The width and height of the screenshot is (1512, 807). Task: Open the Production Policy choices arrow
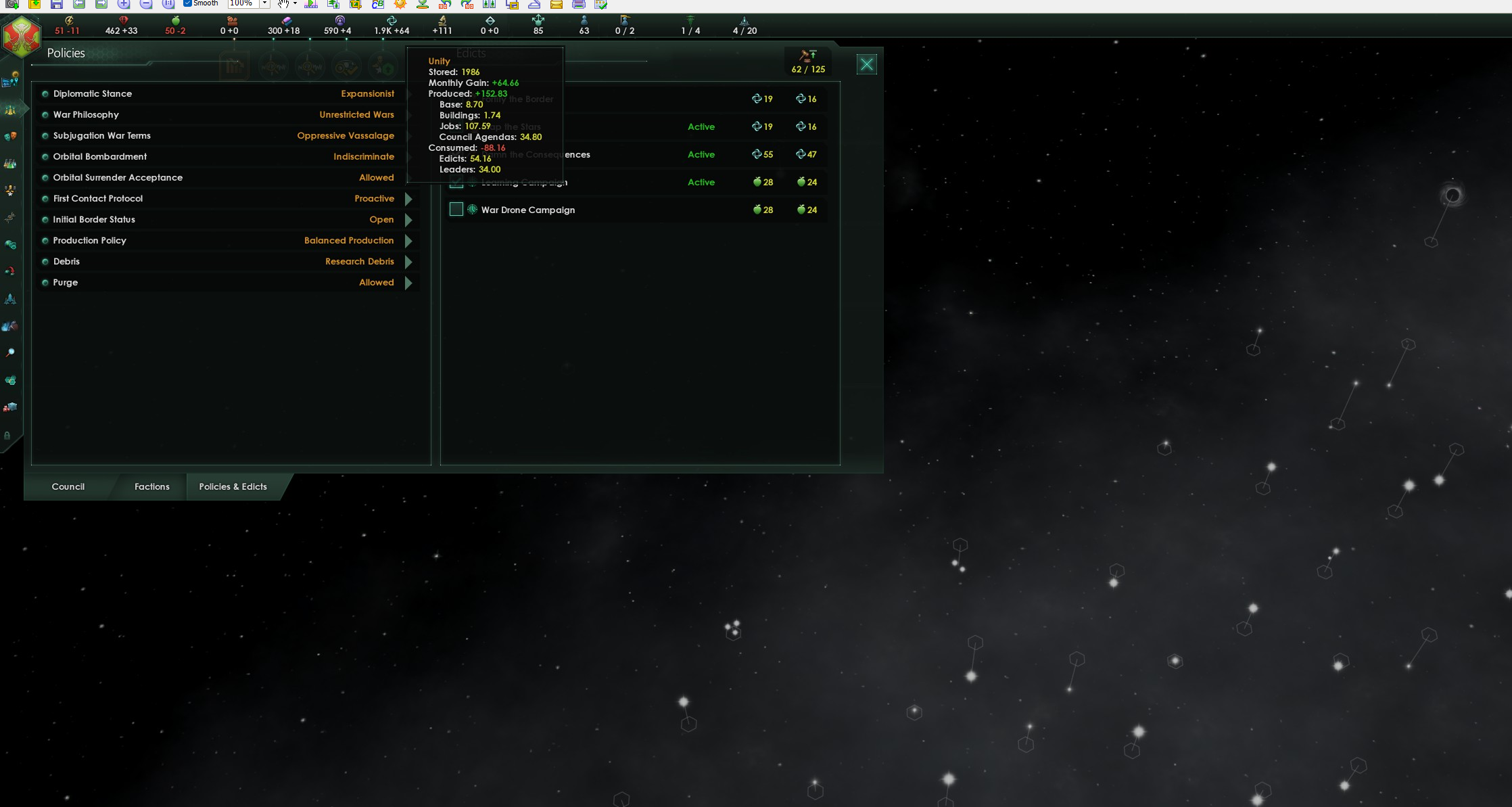[408, 241]
